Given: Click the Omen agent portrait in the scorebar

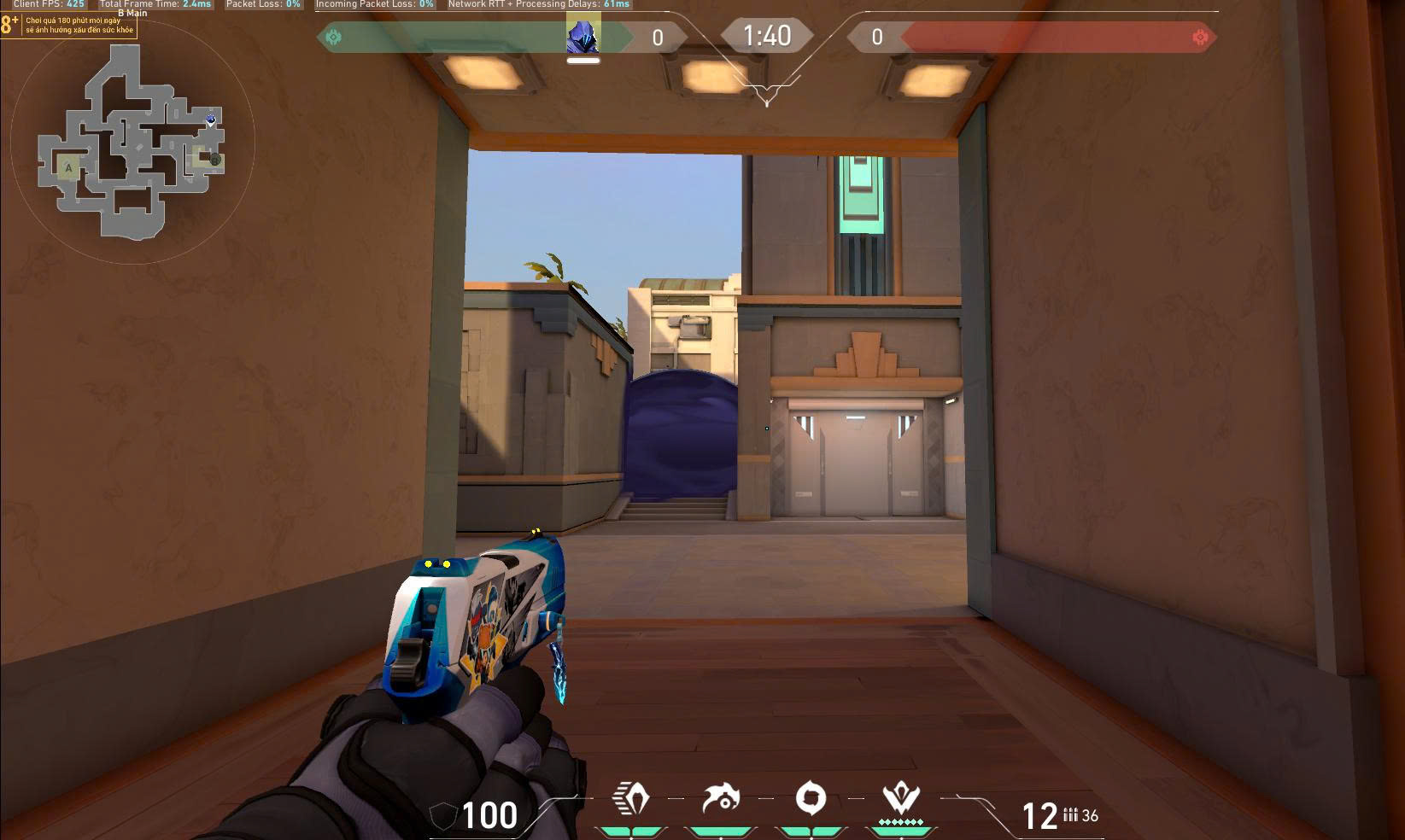Looking at the screenshot, I should 583,37.
